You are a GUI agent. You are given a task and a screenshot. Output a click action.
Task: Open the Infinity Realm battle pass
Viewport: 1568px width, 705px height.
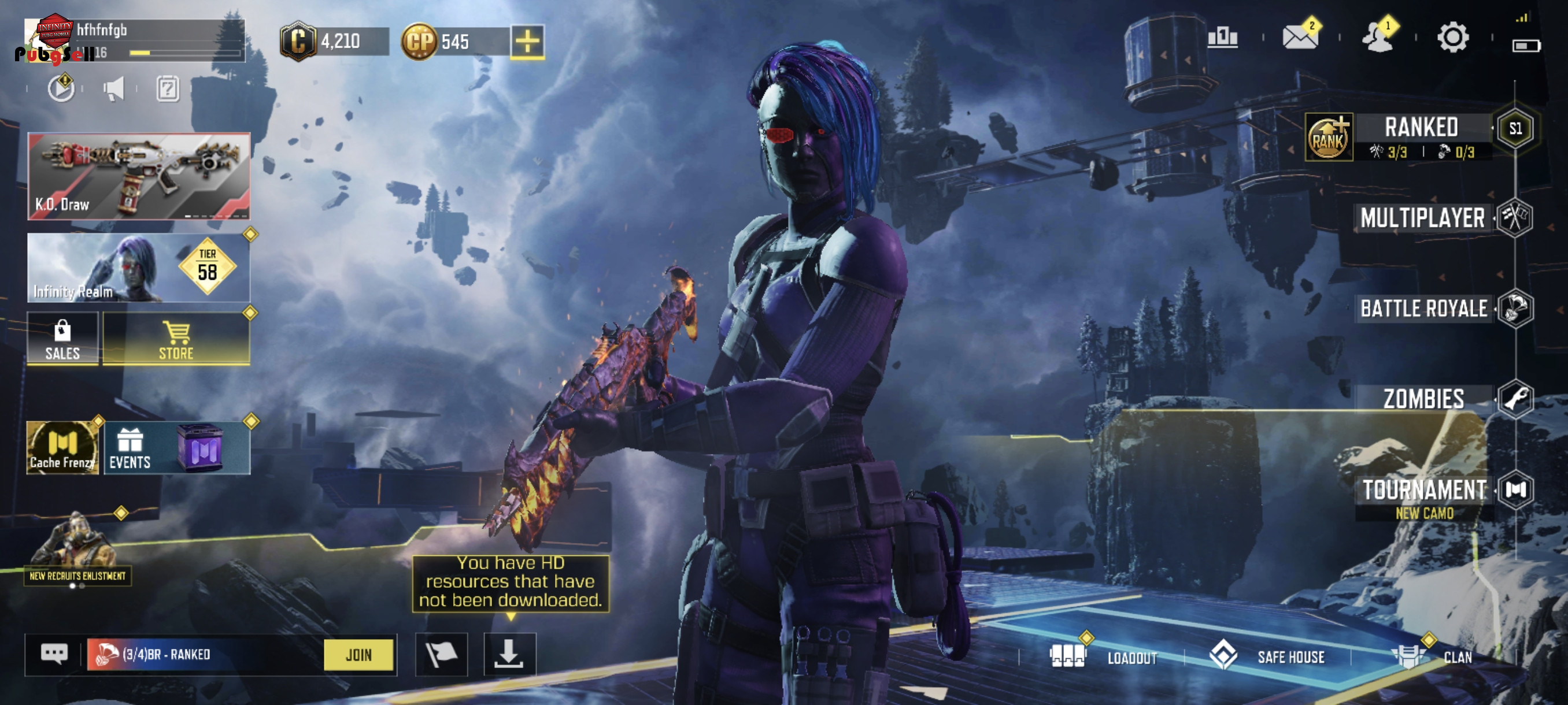(x=139, y=268)
